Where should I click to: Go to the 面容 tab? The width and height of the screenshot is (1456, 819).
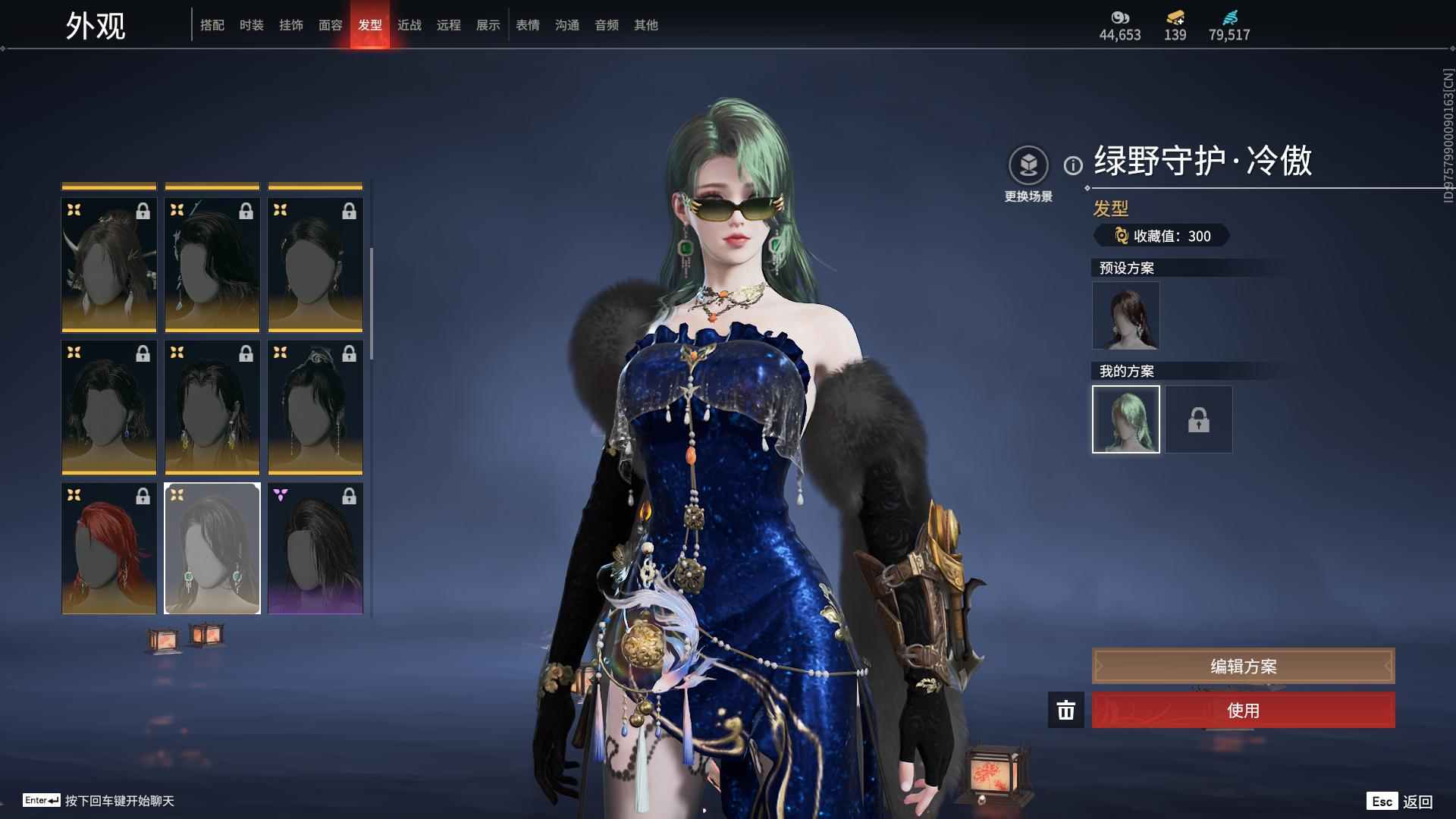(331, 25)
